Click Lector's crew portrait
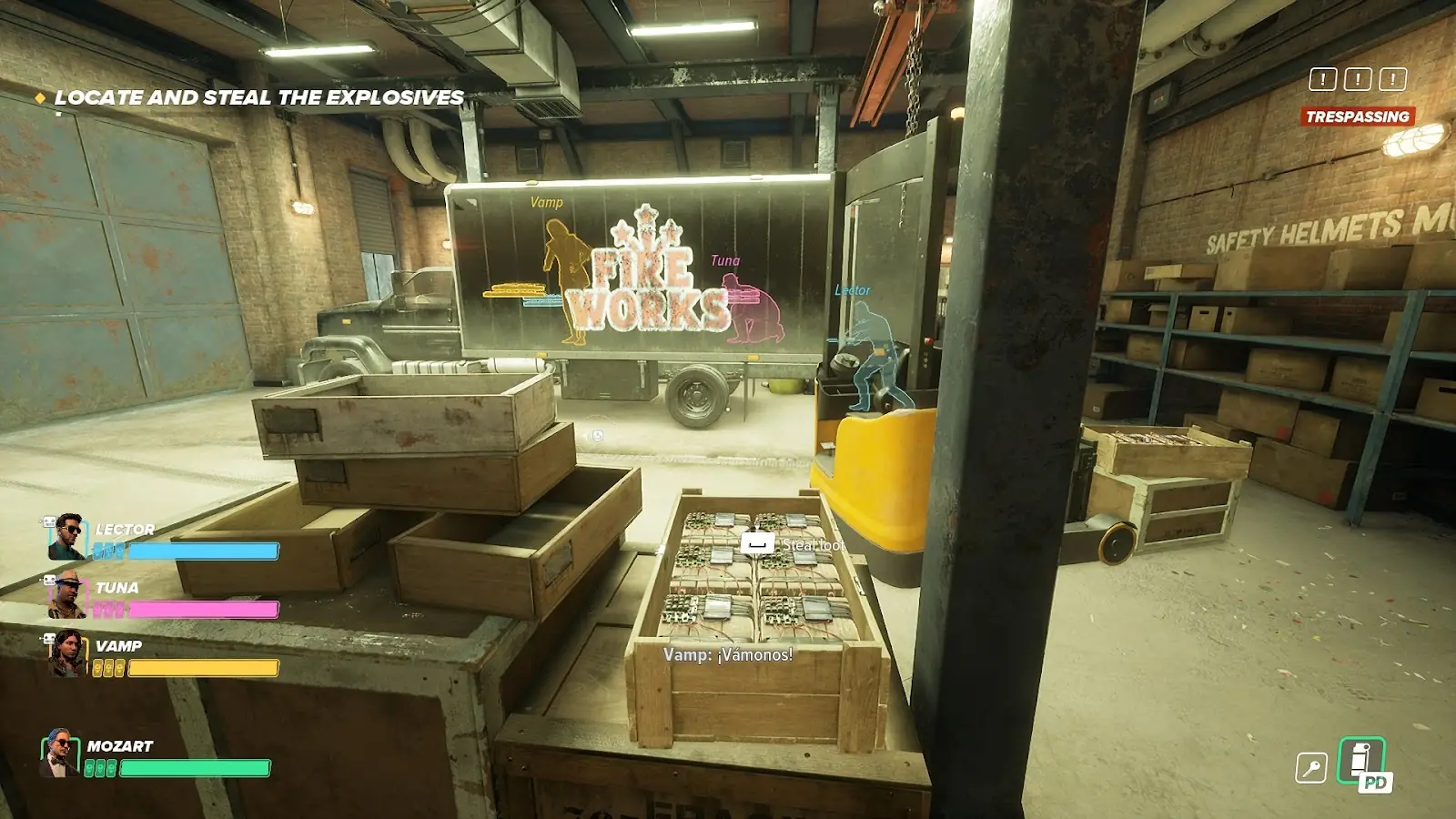 pos(66,537)
